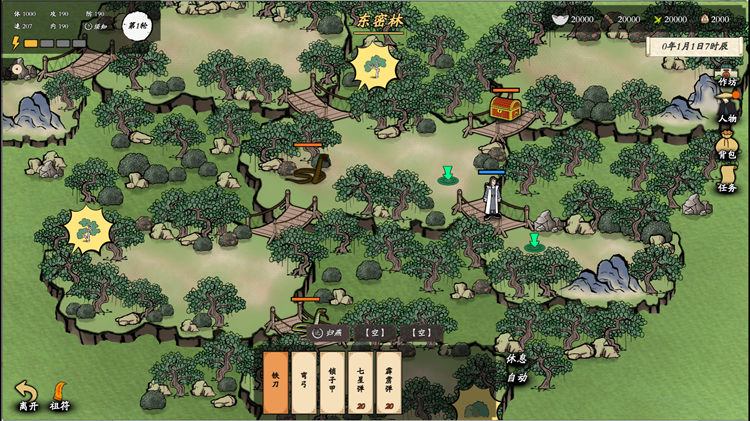Click the 第1轮 round indicator
This screenshot has width=750, height=421.
click(137, 25)
